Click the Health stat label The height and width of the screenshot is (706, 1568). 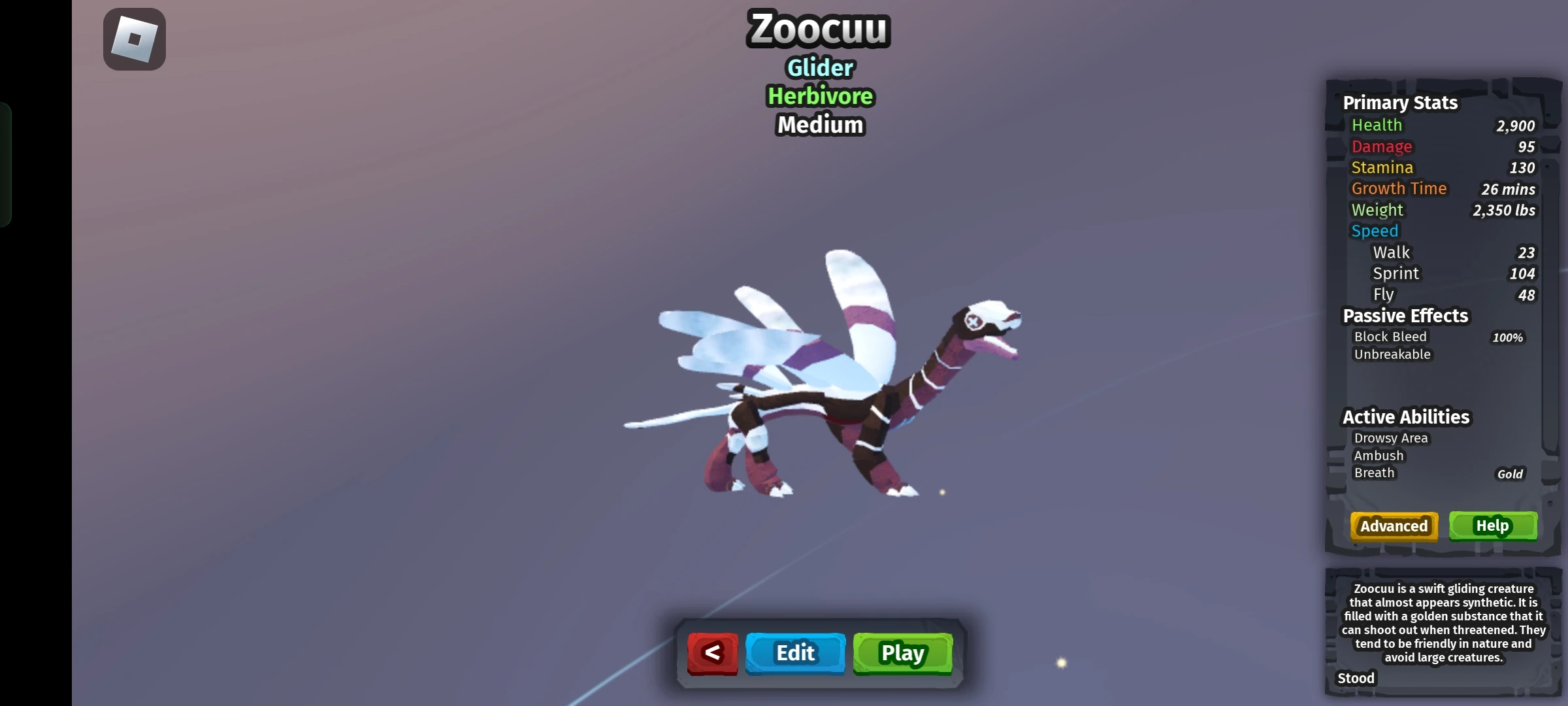(x=1376, y=125)
